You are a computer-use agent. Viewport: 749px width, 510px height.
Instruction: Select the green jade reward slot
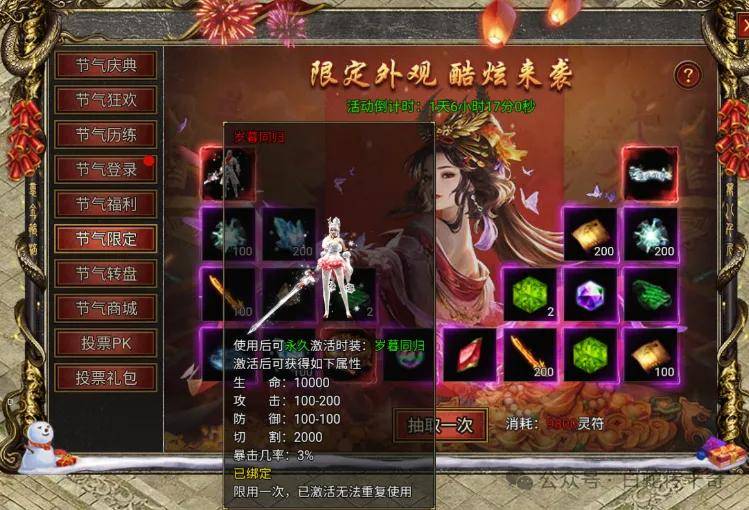point(650,295)
